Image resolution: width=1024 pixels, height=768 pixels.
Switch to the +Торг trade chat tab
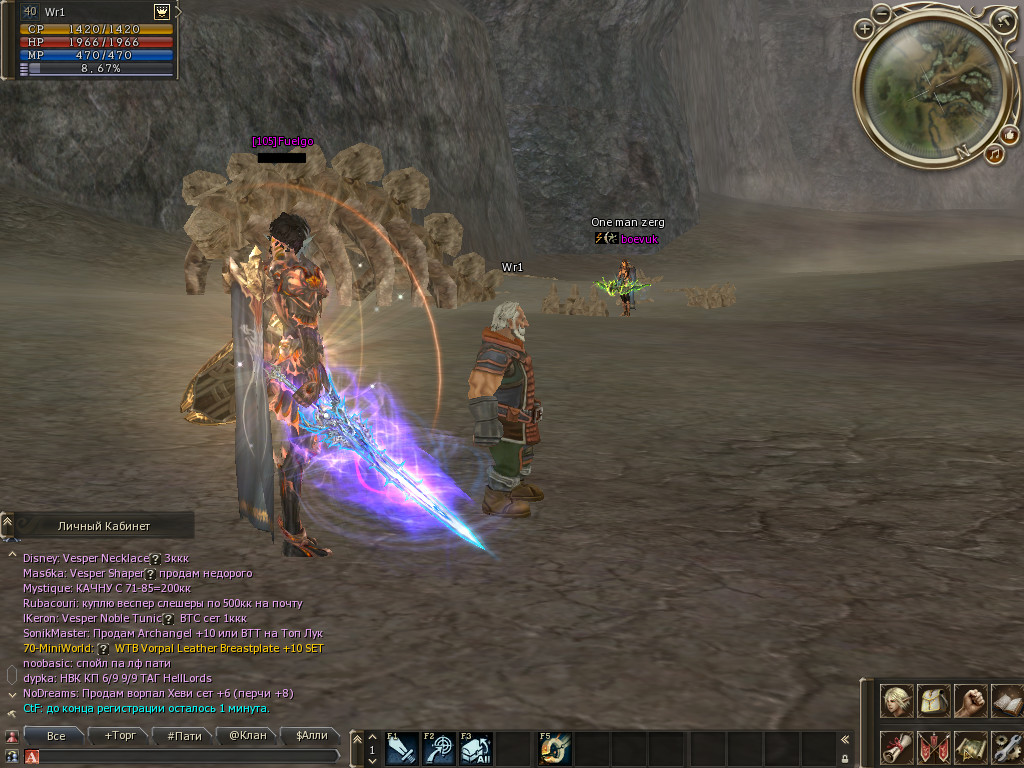pos(120,736)
